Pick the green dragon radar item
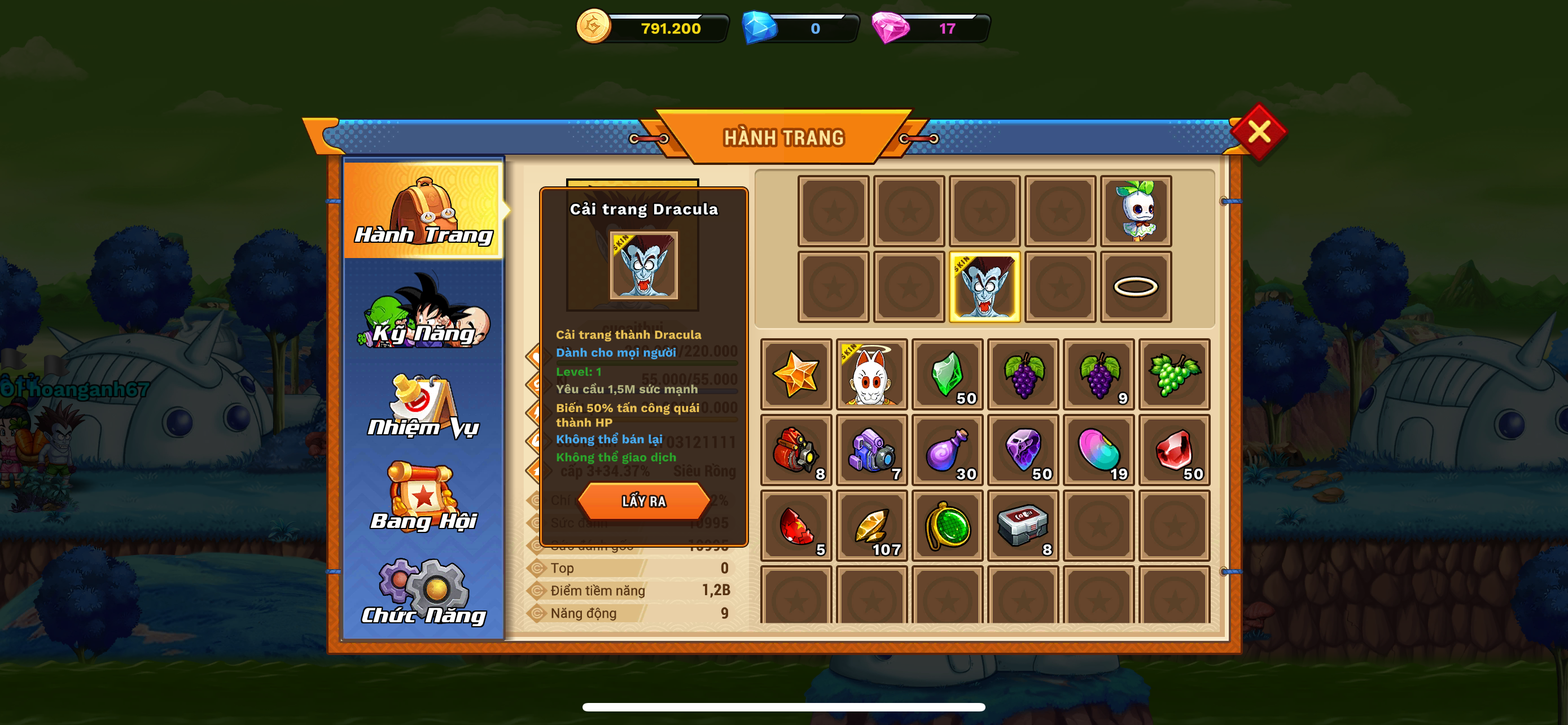The width and height of the screenshot is (1568, 725). click(x=948, y=525)
